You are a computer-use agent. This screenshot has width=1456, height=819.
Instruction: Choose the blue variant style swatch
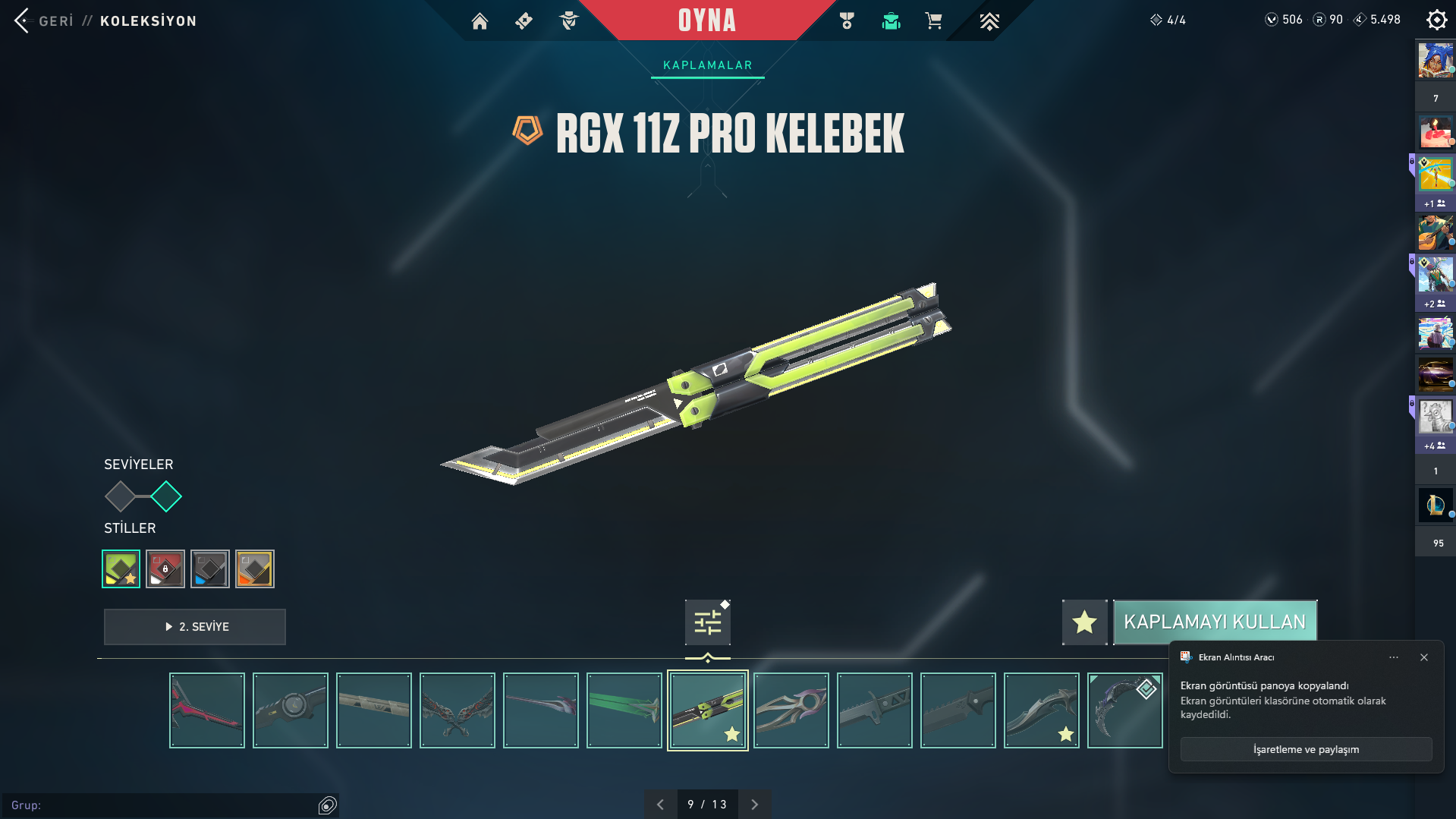point(210,569)
